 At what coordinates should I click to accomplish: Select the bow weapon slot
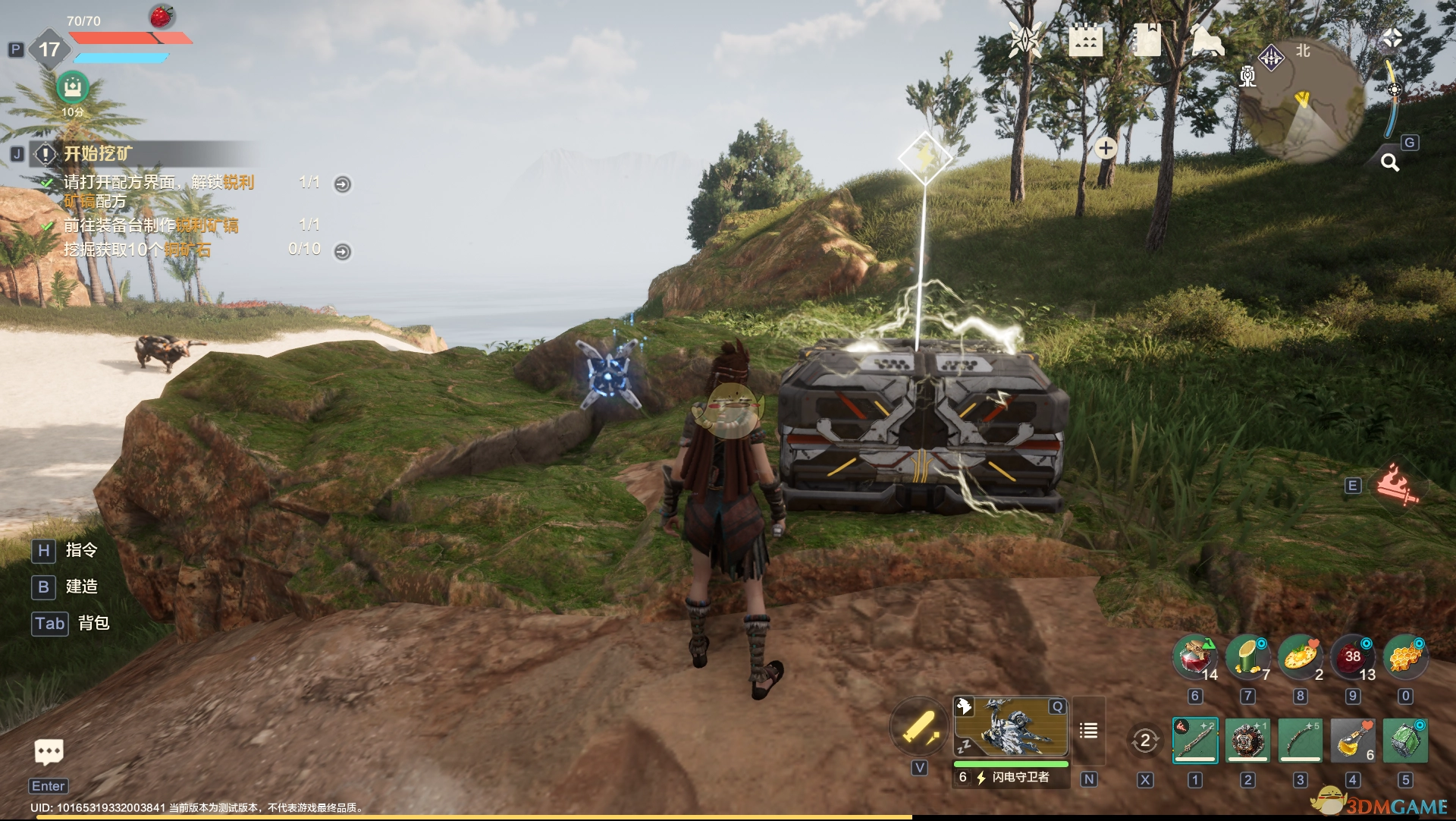pos(1300,740)
